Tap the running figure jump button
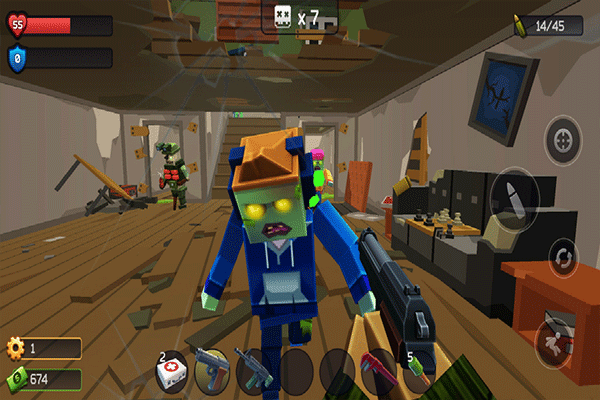 coord(553,338)
